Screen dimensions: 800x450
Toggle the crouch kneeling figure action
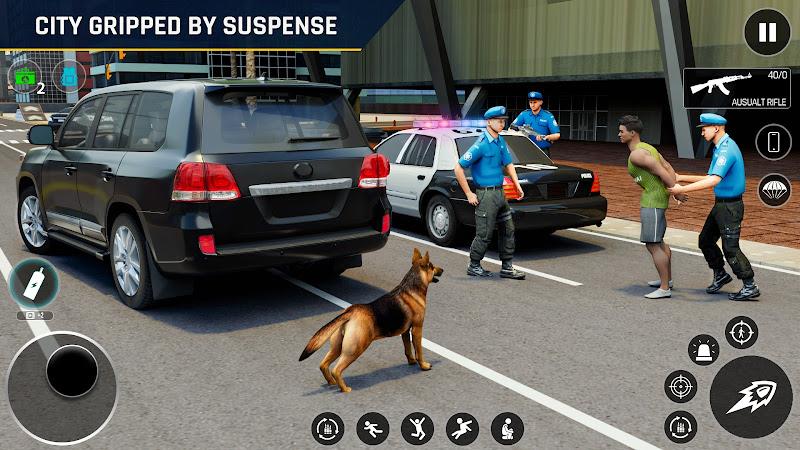pos(507,429)
